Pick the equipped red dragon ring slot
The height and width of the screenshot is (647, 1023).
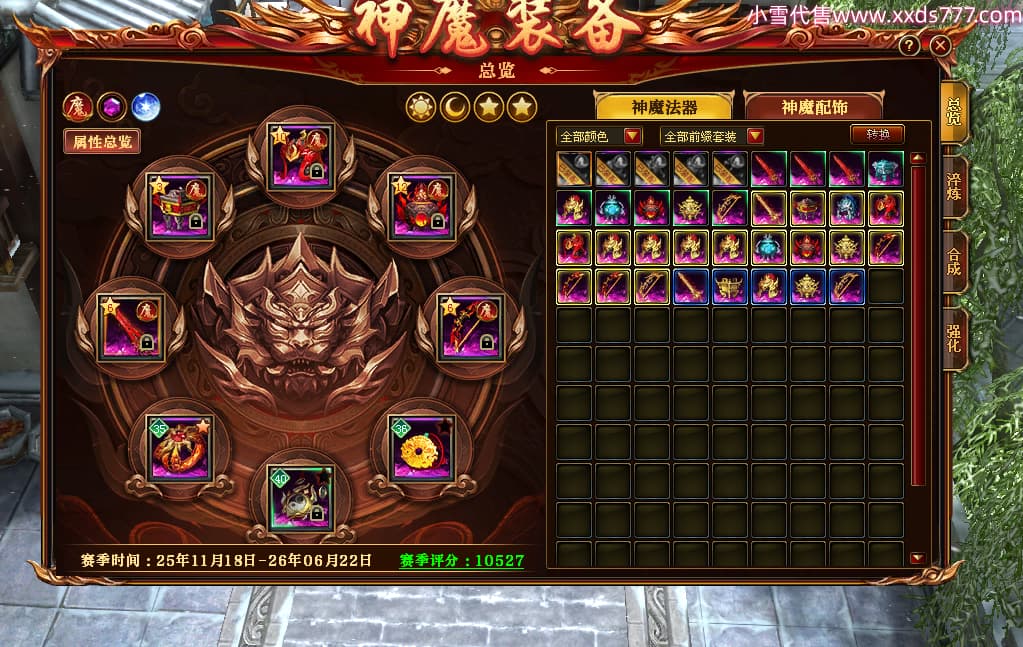coord(180,449)
